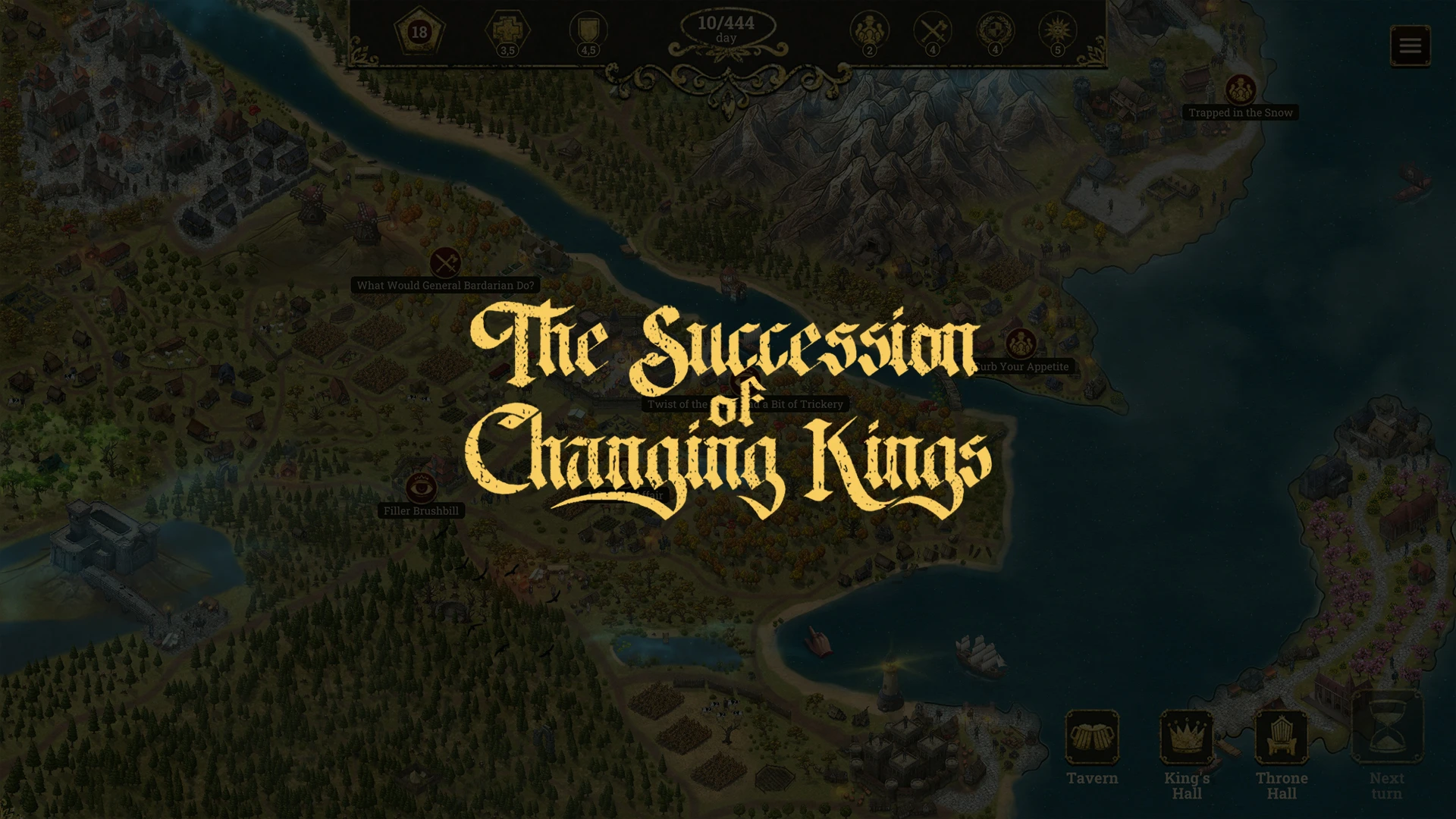The width and height of the screenshot is (1456, 819).
Task: Click the laurel wreath shield icon
Action: click(x=996, y=32)
